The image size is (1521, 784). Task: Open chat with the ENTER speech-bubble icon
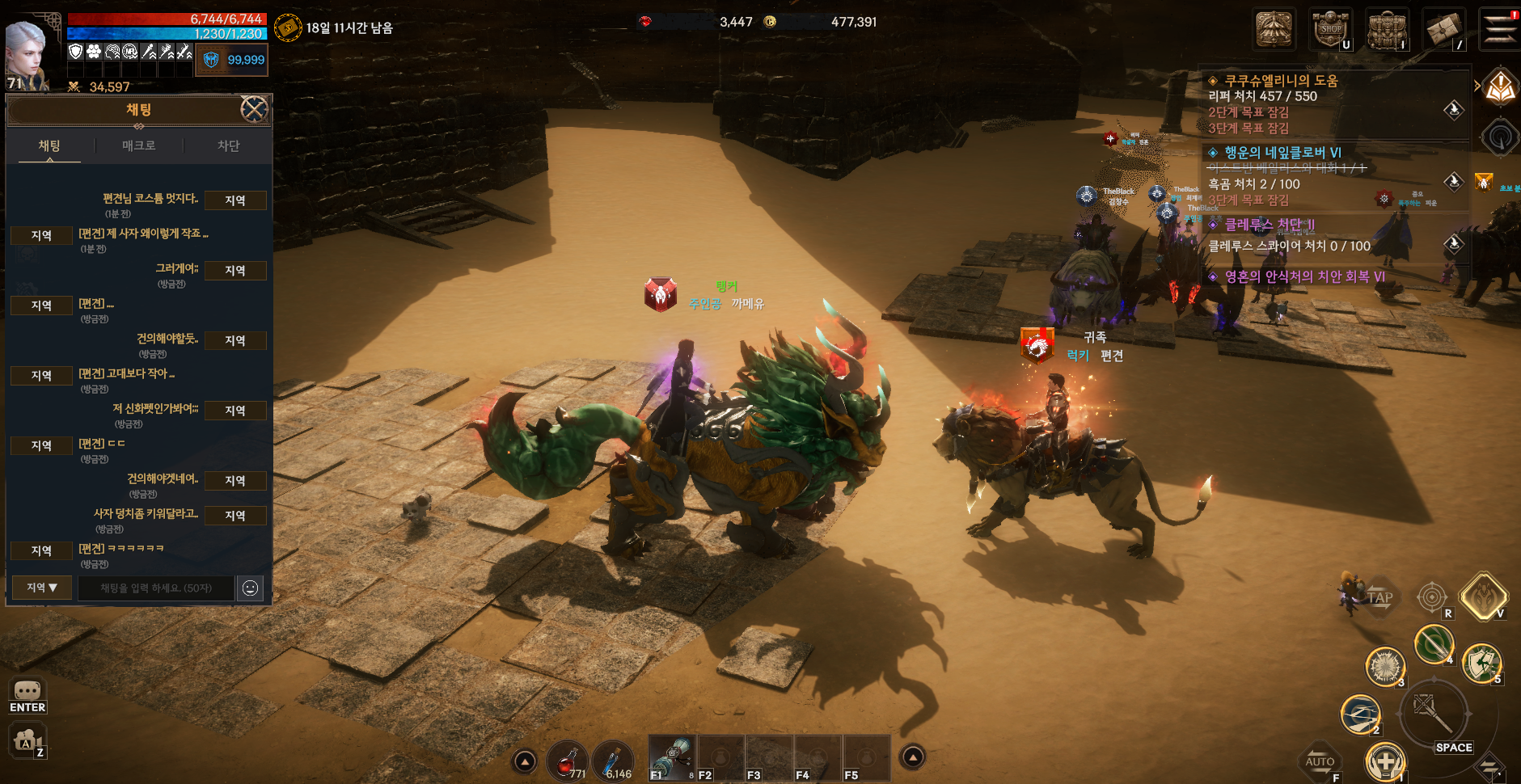[x=27, y=692]
